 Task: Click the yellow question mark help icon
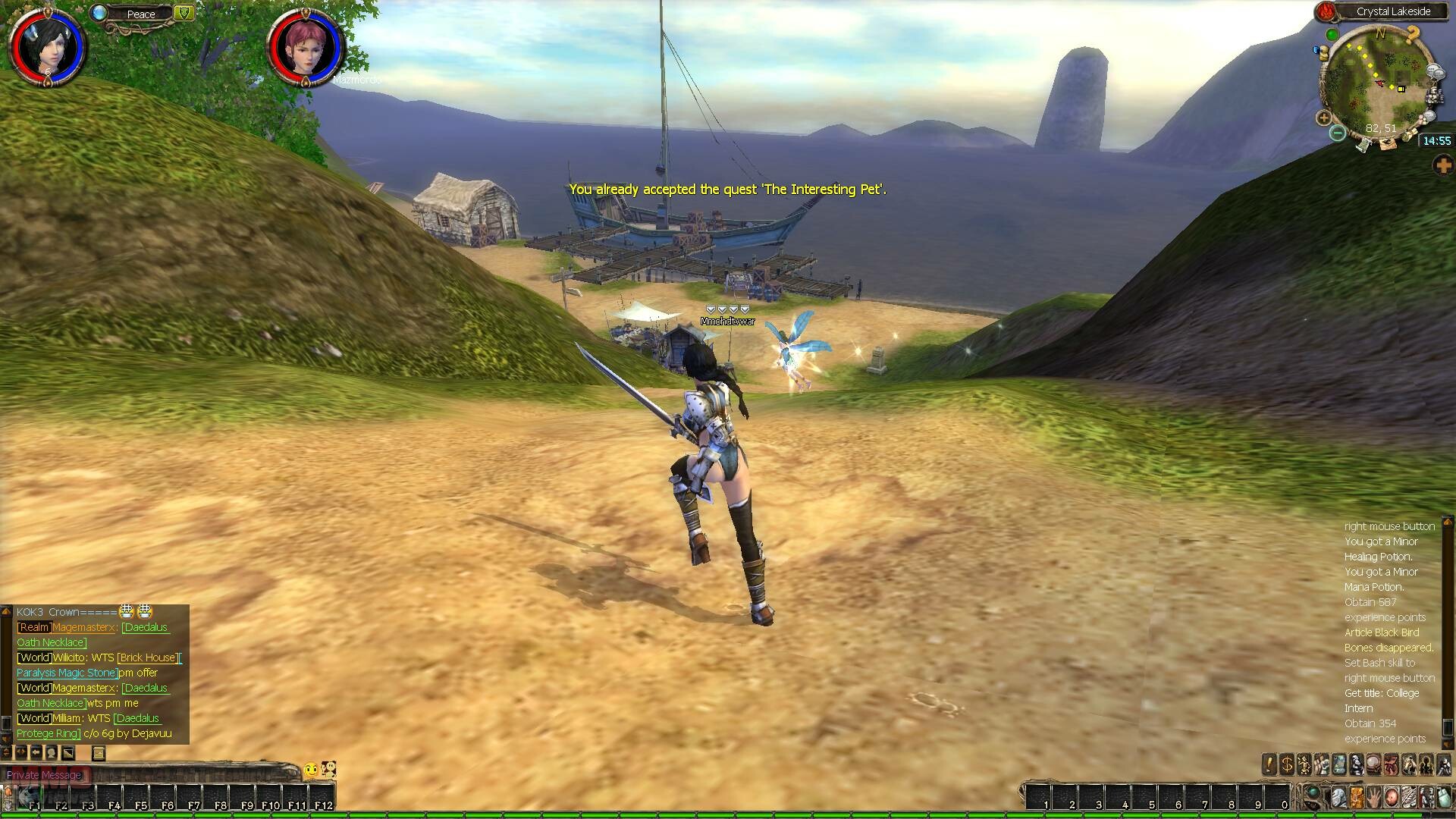(1412, 33)
